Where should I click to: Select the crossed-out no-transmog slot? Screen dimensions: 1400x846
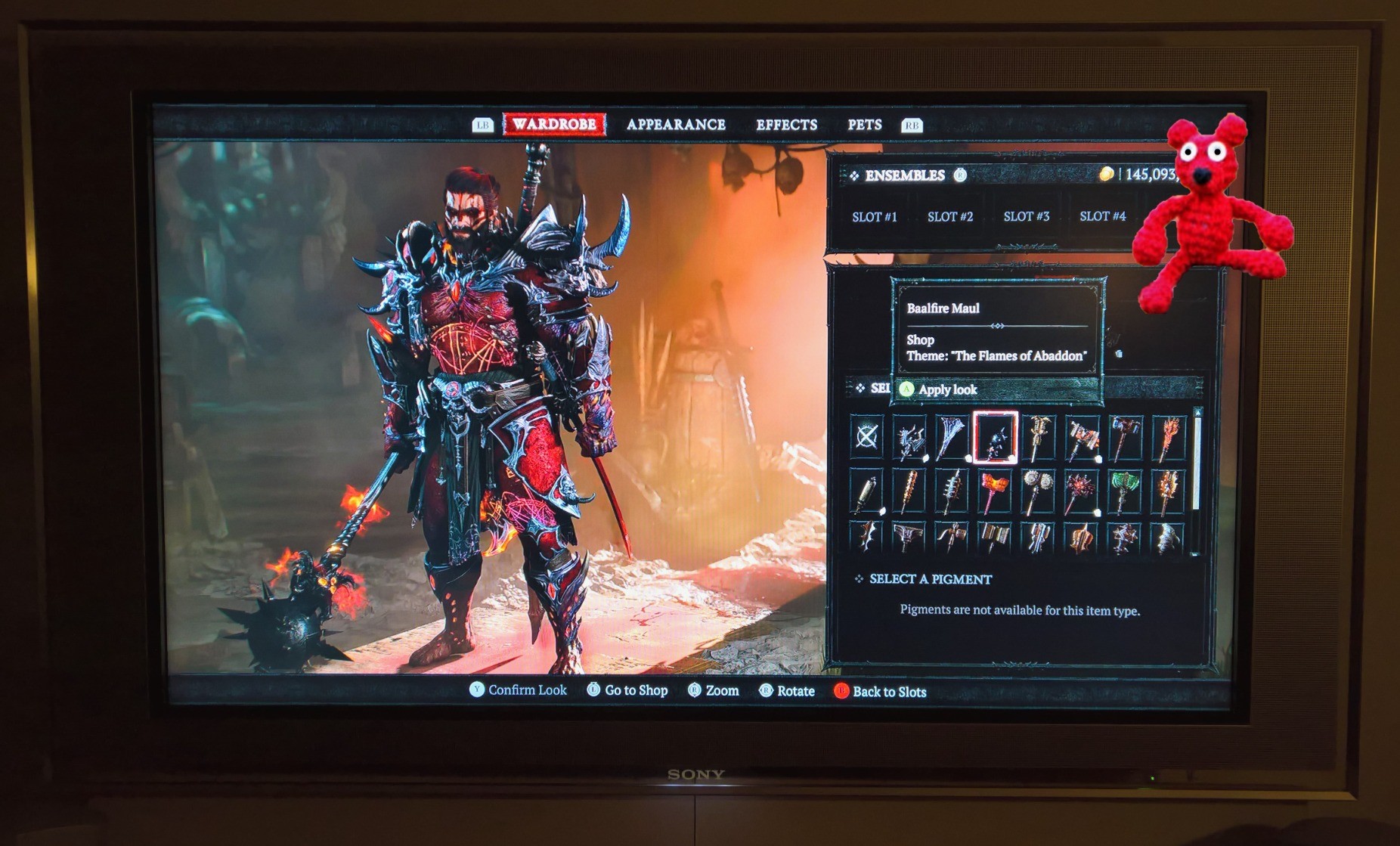tap(867, 436)
